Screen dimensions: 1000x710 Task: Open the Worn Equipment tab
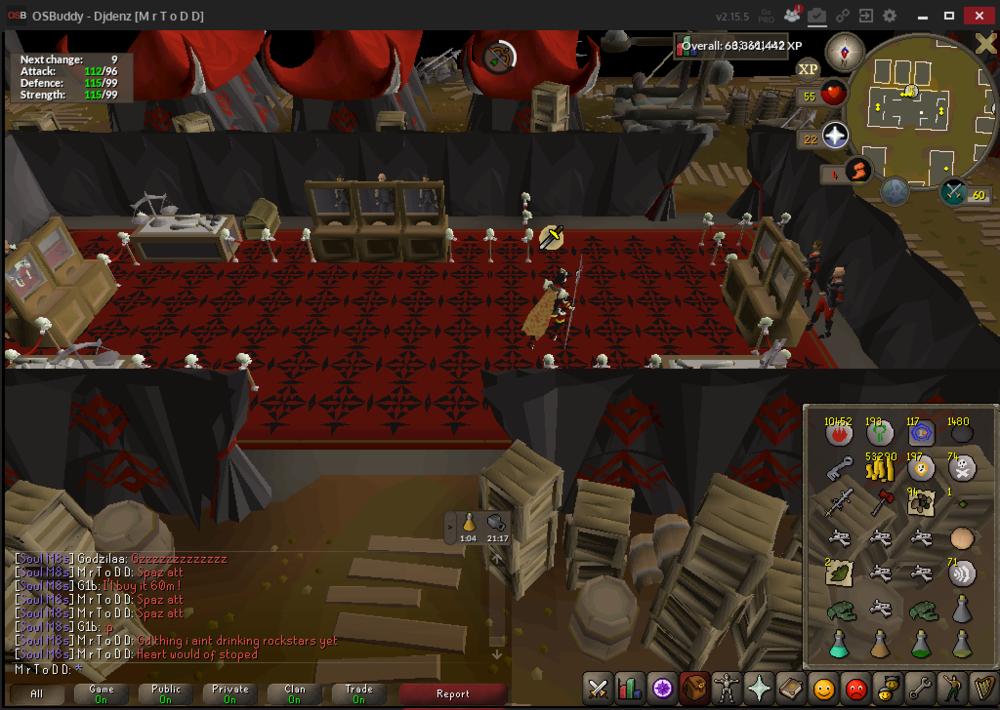click(727, 689)
